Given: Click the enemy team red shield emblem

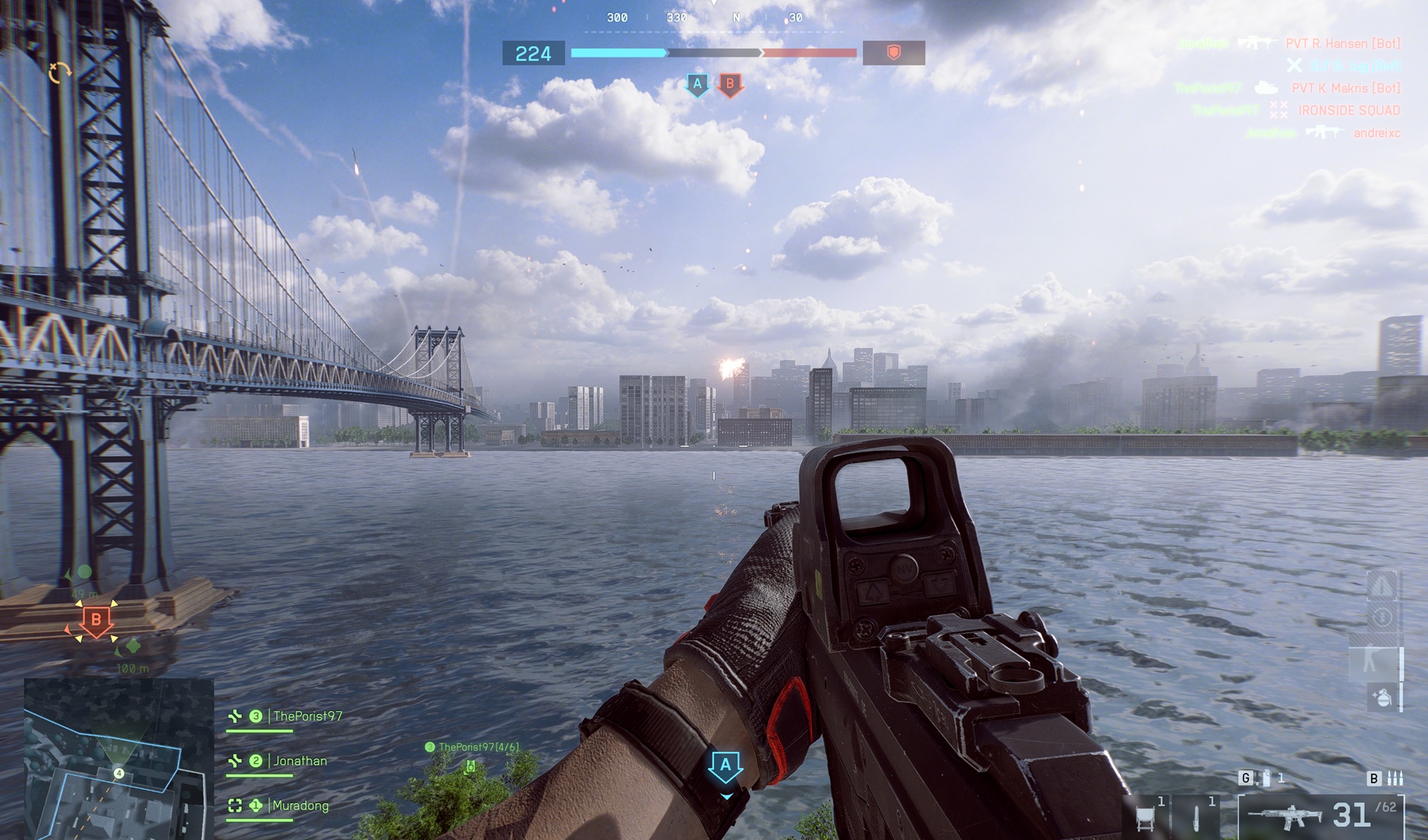Looking at the screenshot, I should pyautogui.click(x=893, y=52).
